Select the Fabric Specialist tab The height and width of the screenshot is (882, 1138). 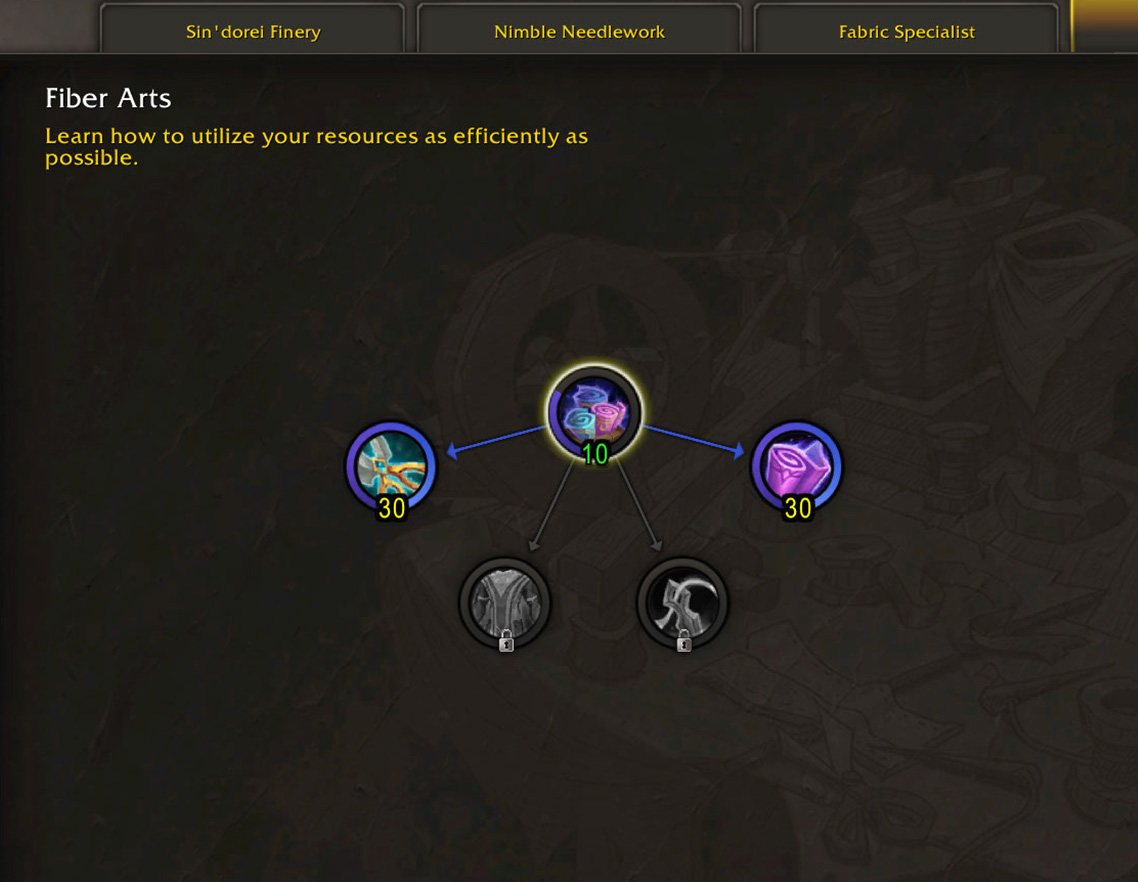(x=906, y=31)
